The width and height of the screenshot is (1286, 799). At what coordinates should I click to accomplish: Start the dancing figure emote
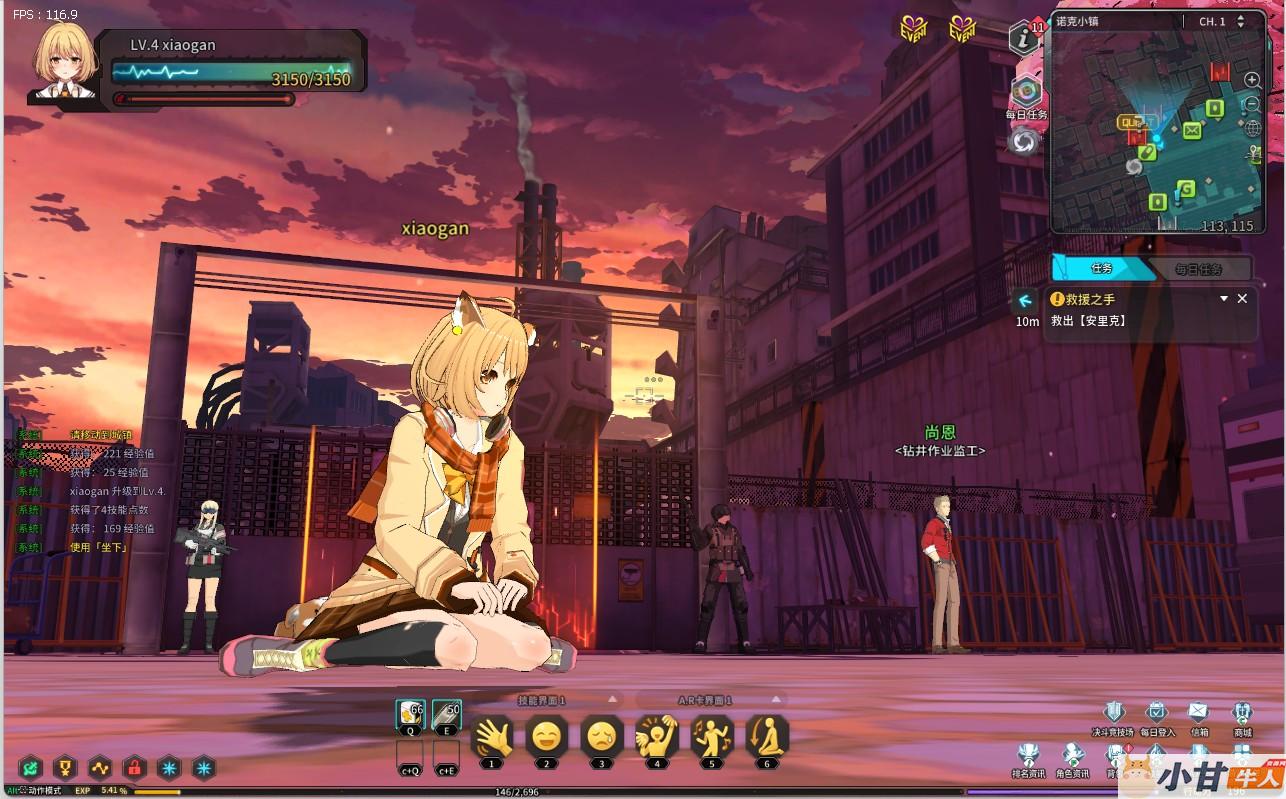(x=712, y=738)
